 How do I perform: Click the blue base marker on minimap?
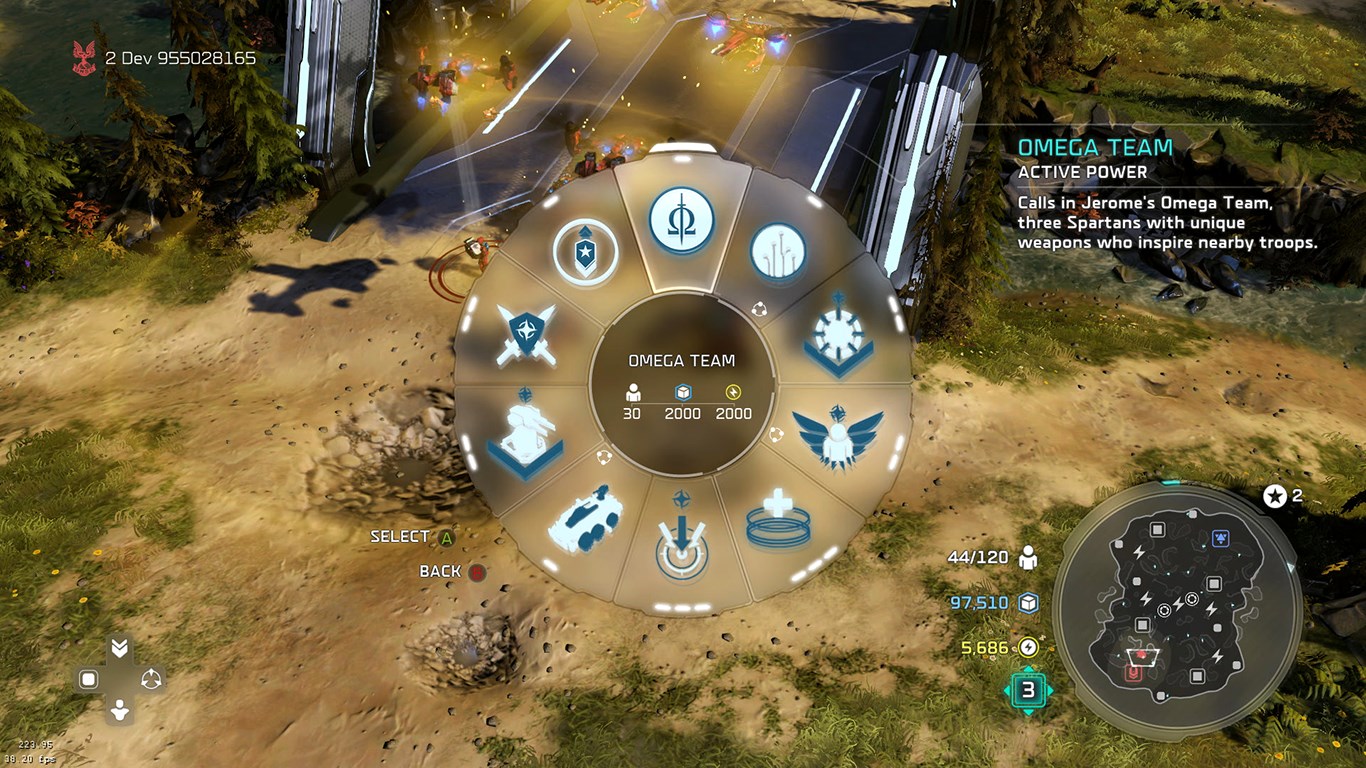1220,539
